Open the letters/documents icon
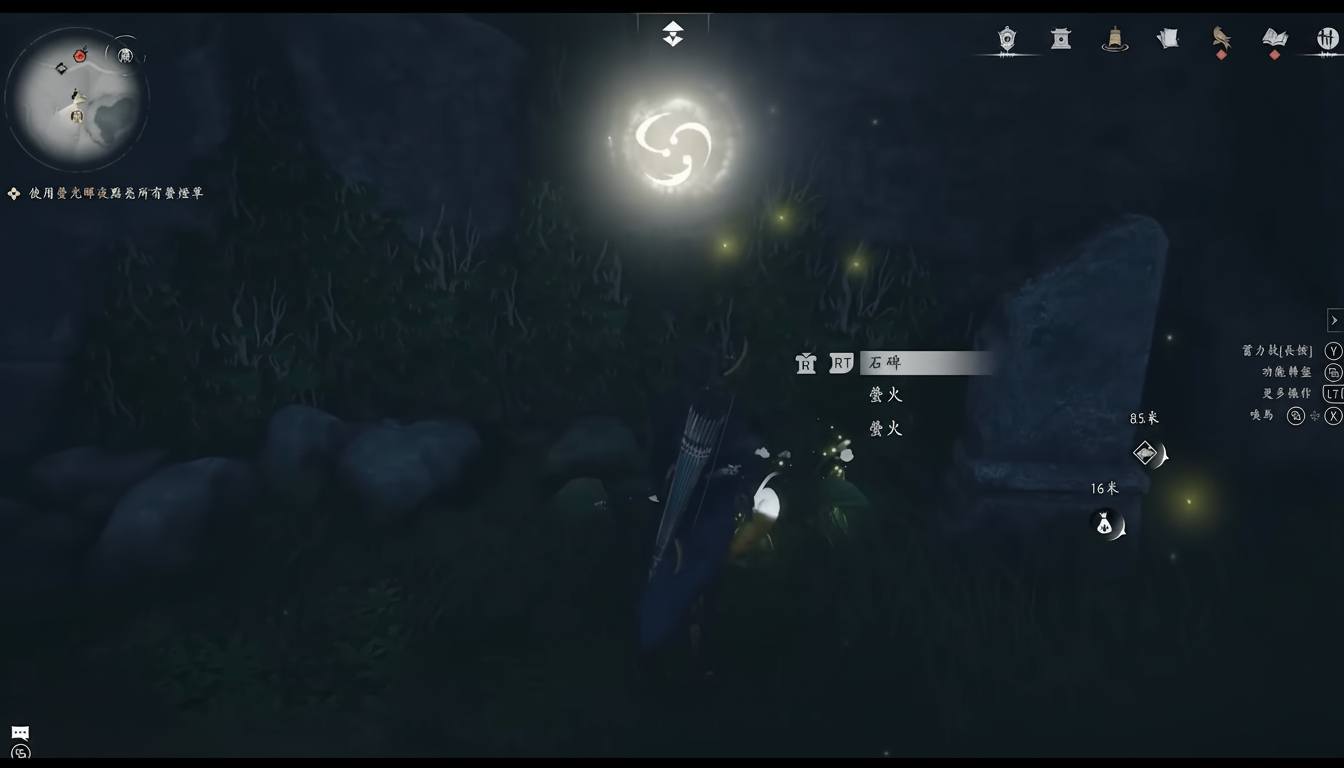Image resolution: width=1344 pixels, height=768 pixels. [1167, 38]
